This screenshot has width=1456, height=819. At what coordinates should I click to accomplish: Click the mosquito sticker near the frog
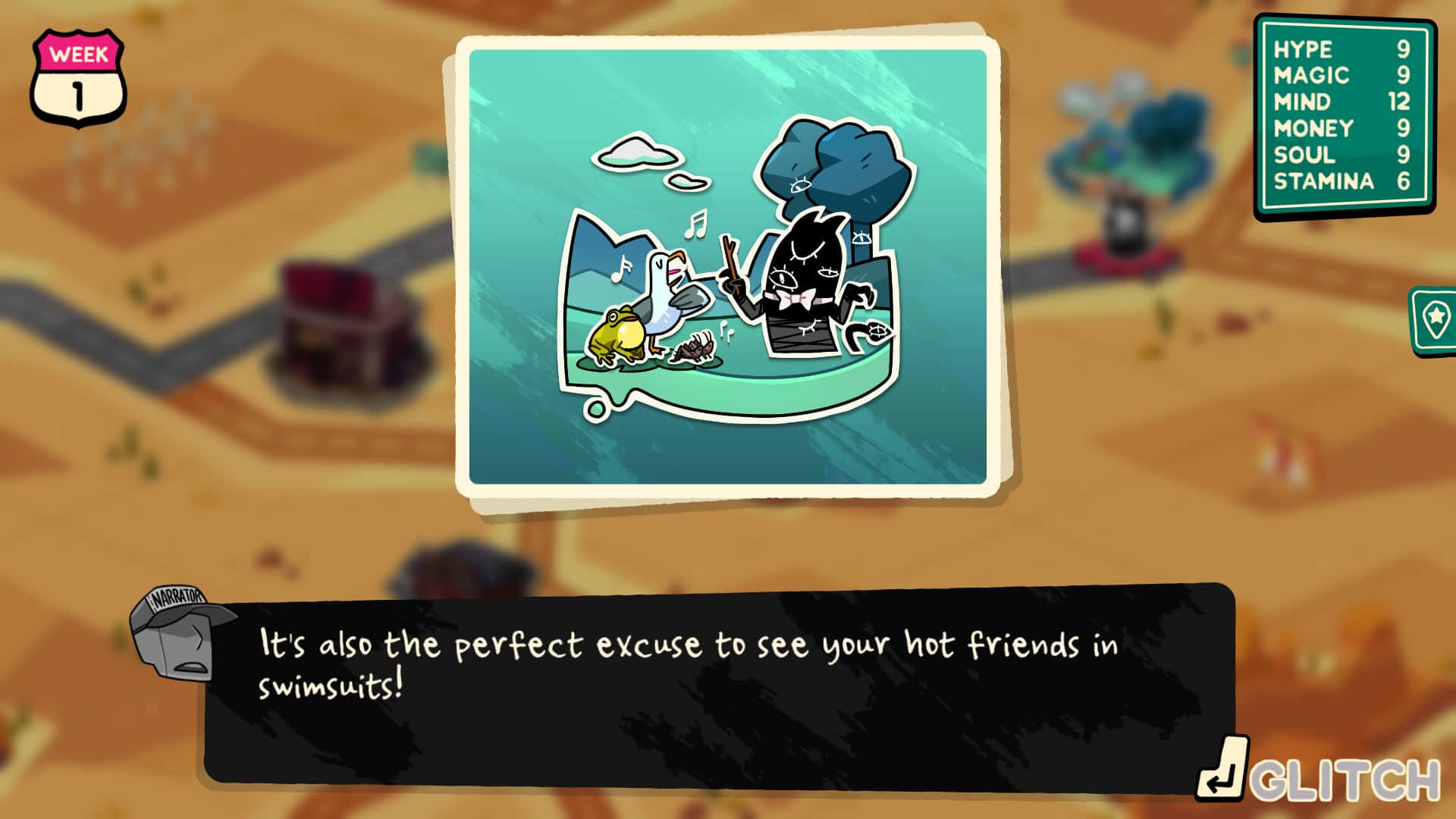(x=694, y=345)
